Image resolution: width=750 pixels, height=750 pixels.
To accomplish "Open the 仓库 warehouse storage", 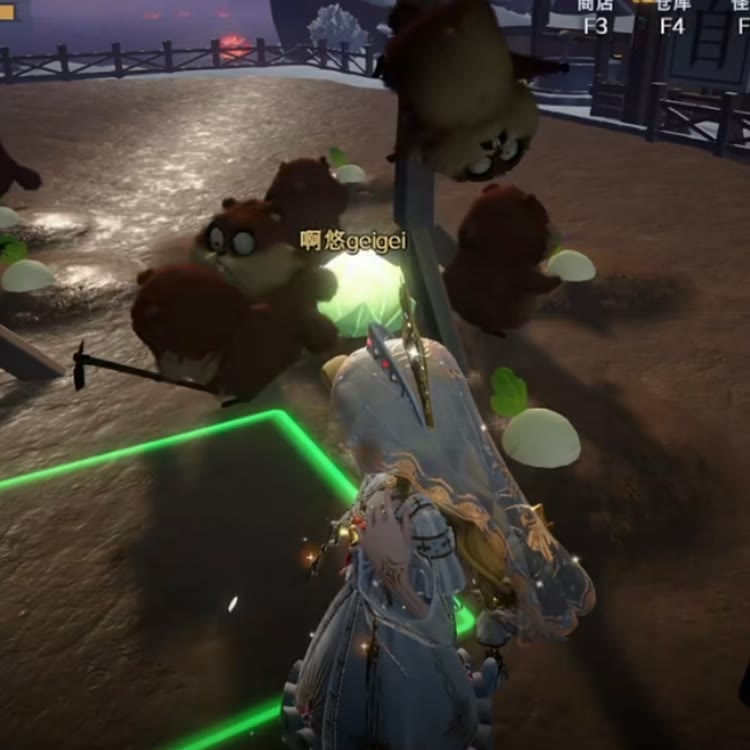I will 673,16.
